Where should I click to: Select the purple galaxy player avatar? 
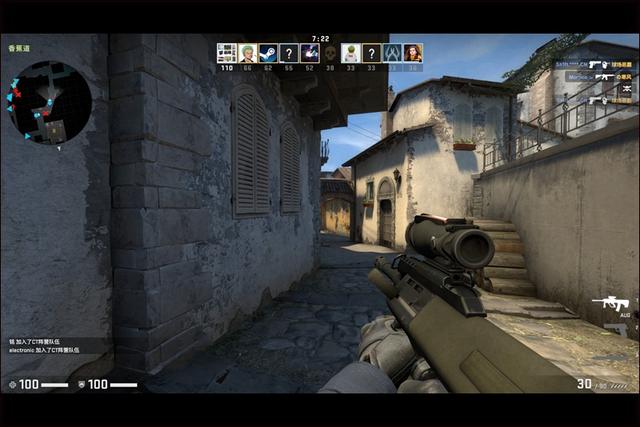(x=309, y=53)
